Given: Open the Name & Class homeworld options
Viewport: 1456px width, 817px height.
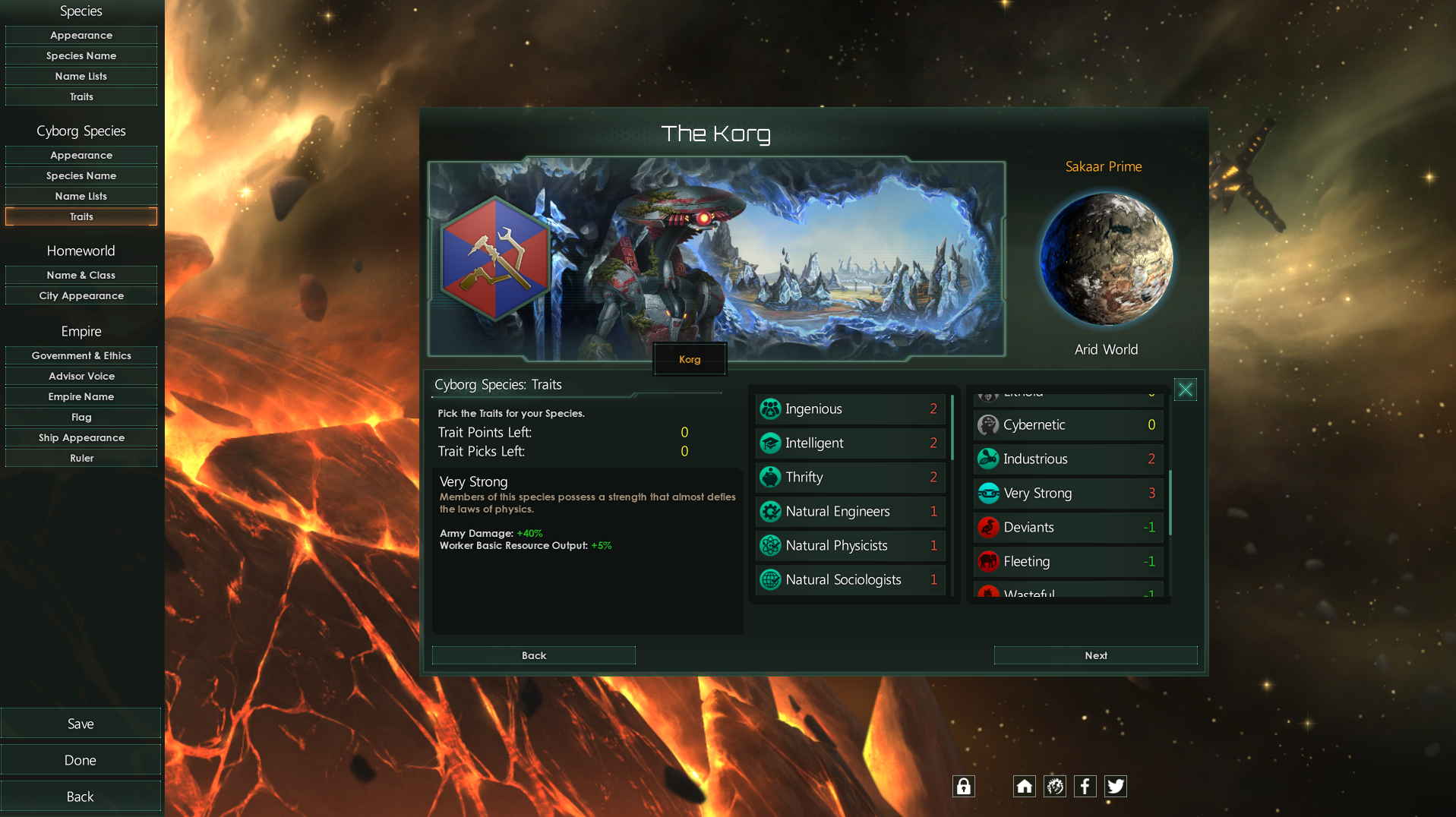Looking at the screenshot, I should [81, 275].
